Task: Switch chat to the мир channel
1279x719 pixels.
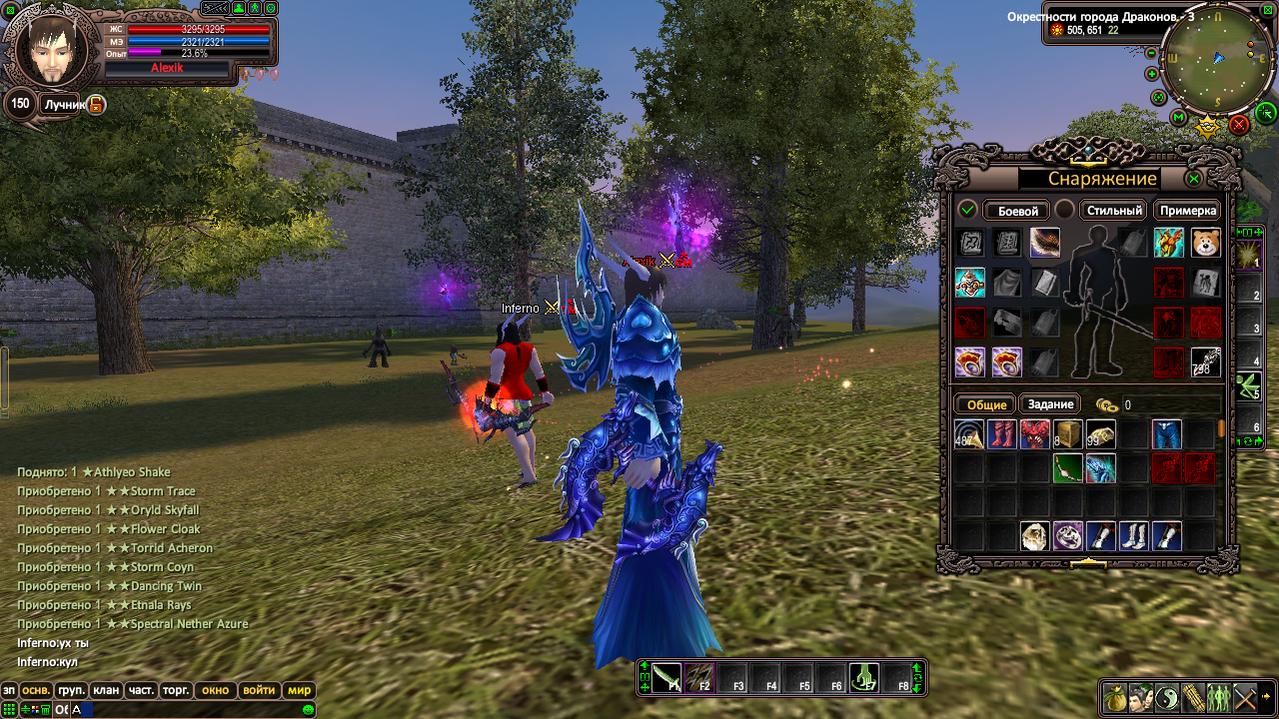Action: click(x=299, y=690)
